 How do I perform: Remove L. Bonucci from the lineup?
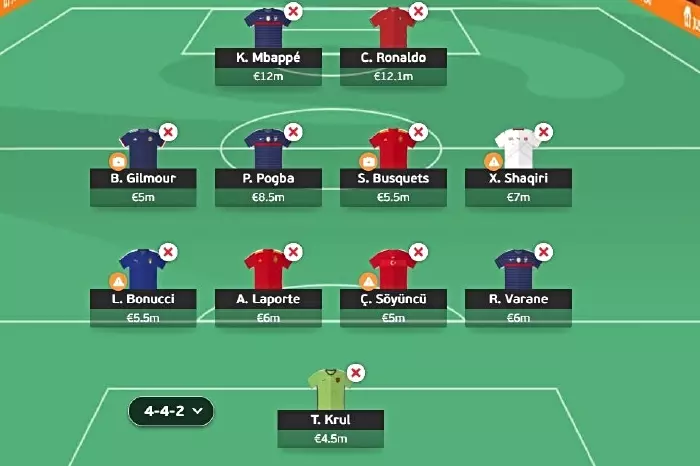point(168,252)
